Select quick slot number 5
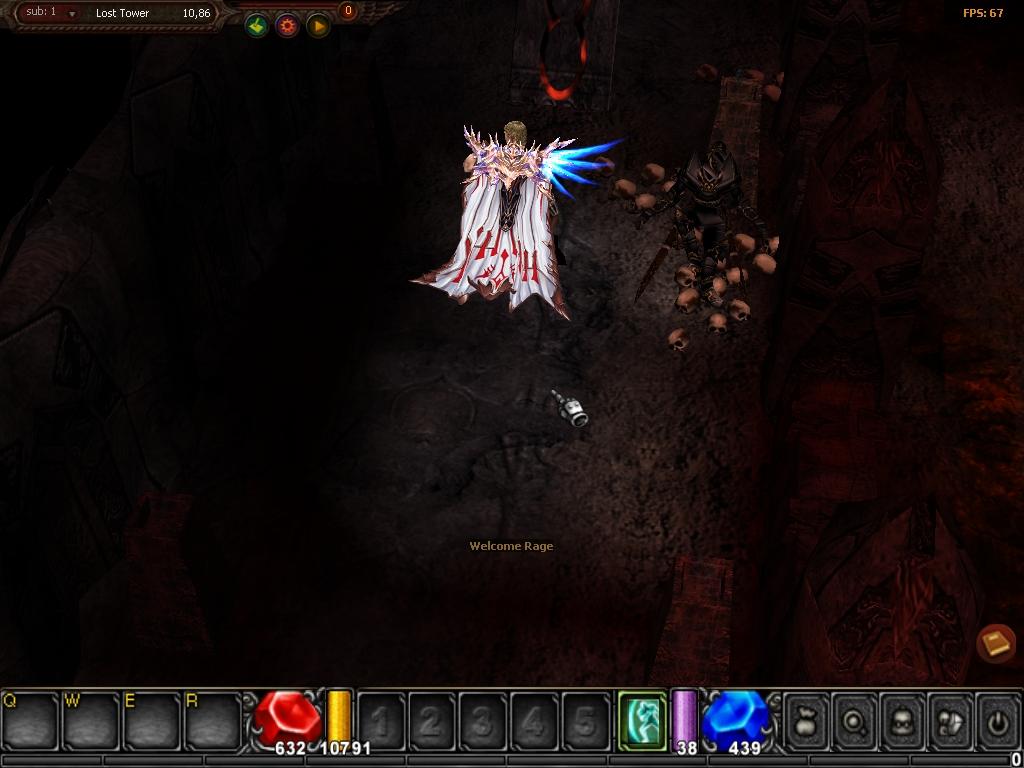 (x=585, y=721)
